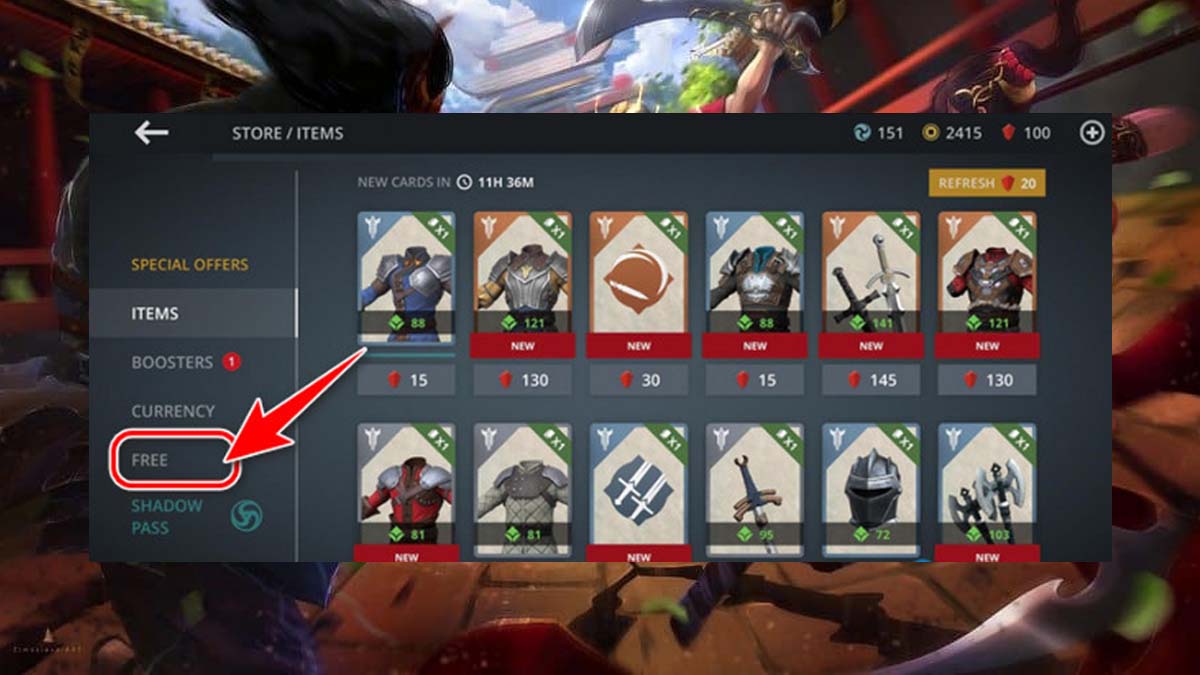Open the Currency store section
This screenshot has width=1200, height=675.
tap(173, 411)
